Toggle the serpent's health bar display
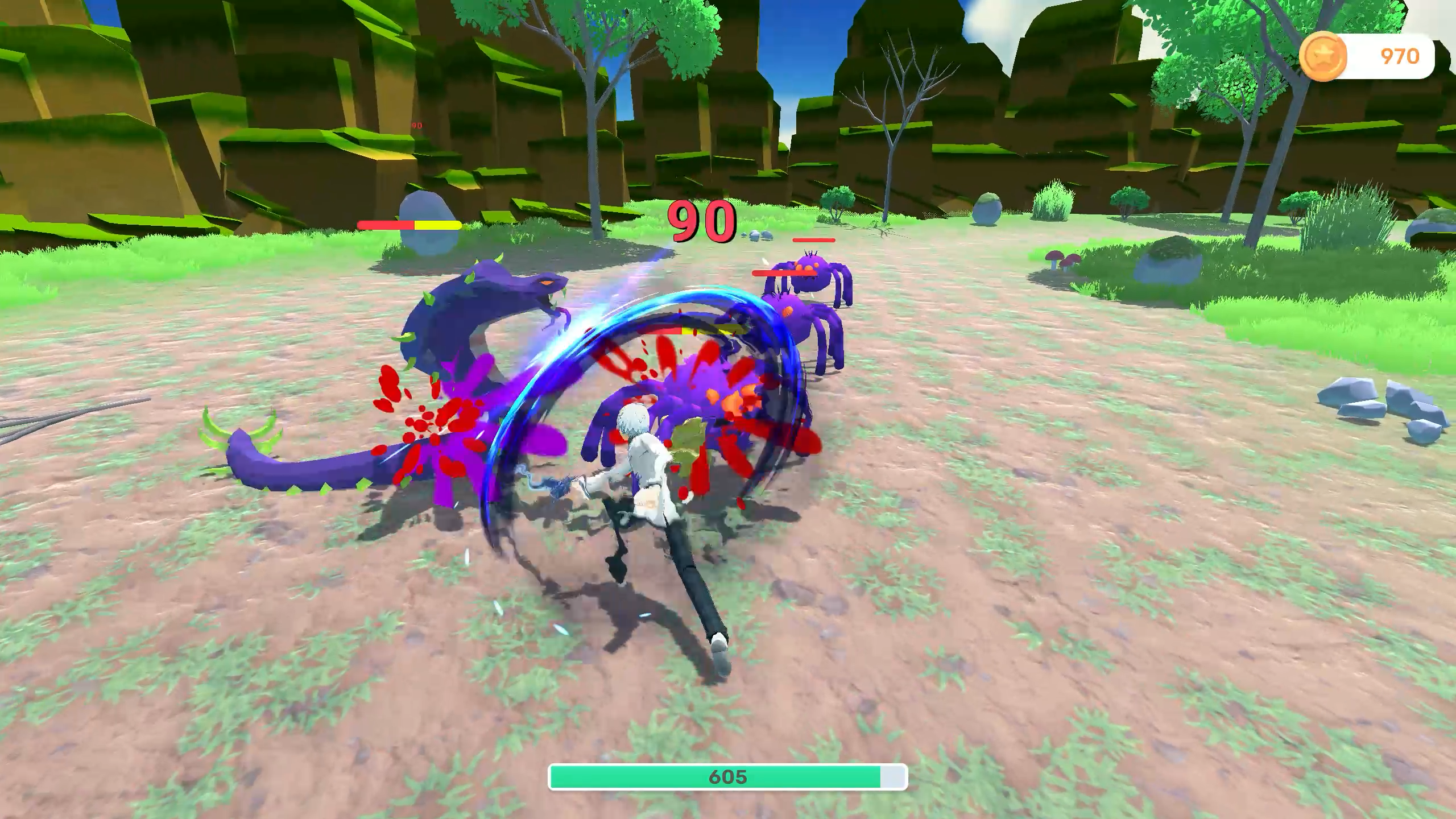Image resolution: width=1456 pixels, height=819 pixels. (407, 225)
